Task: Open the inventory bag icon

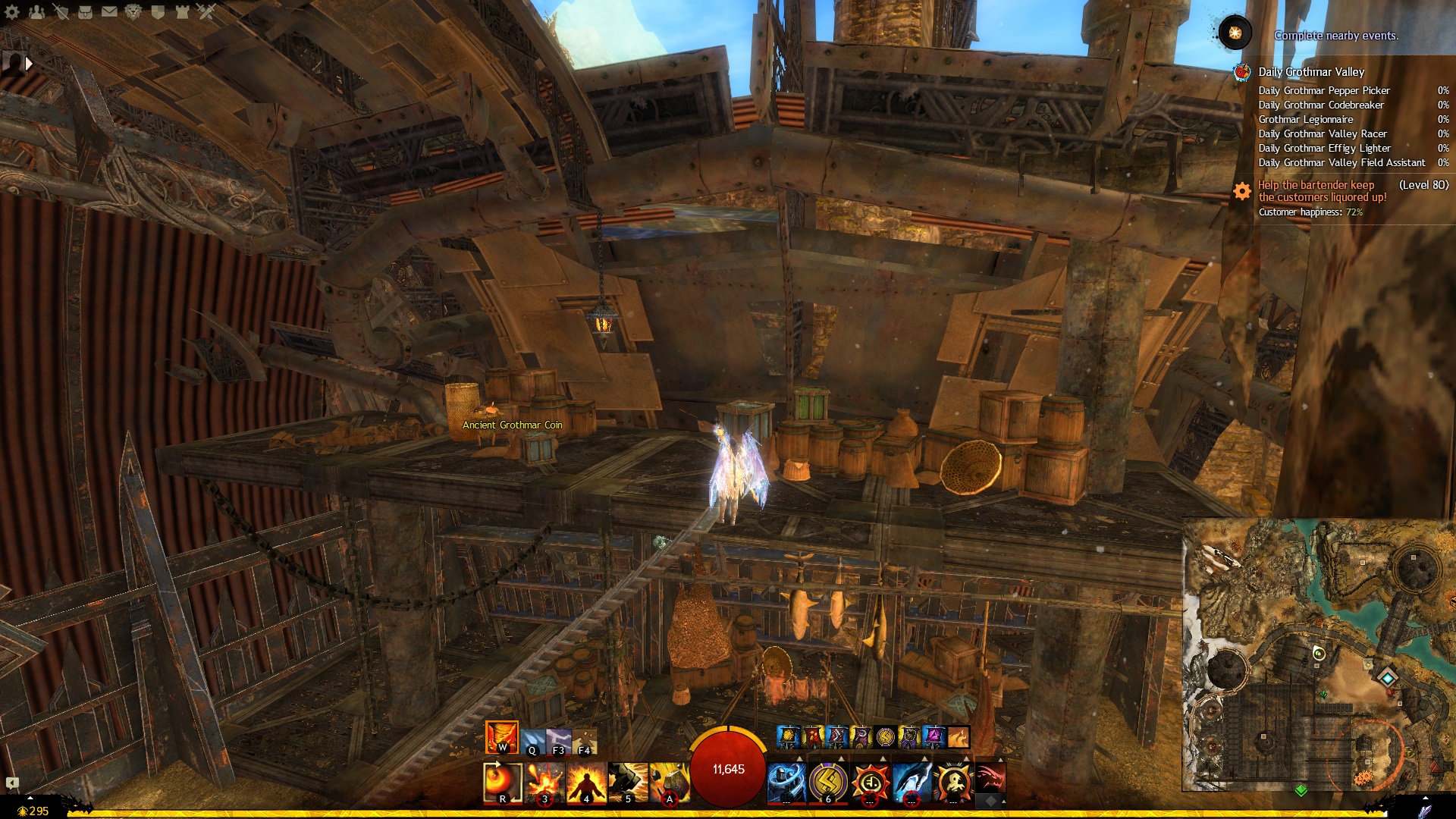Action: (85, 11)
